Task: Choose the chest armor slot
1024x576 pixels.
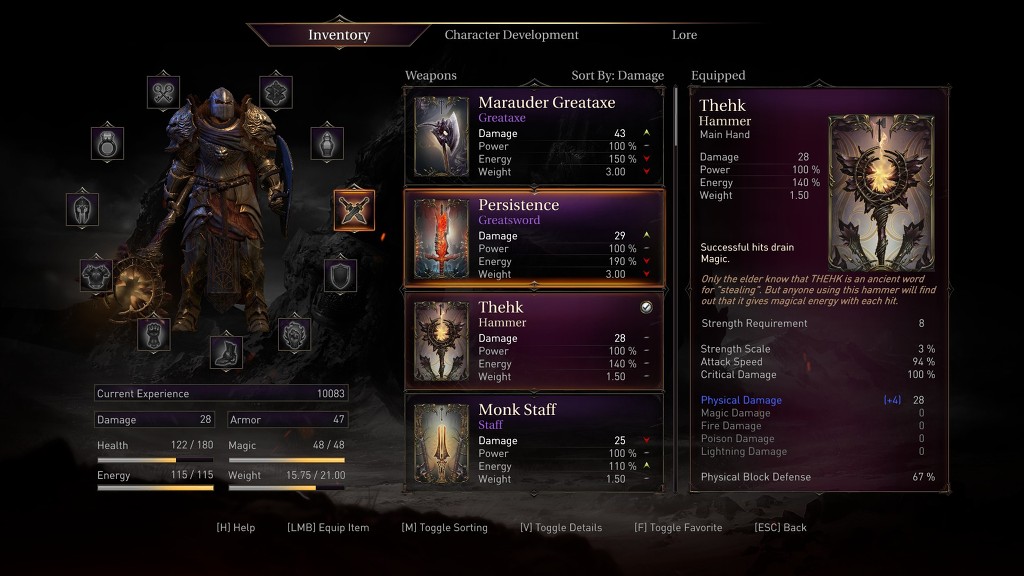Action: click(97, 275)
